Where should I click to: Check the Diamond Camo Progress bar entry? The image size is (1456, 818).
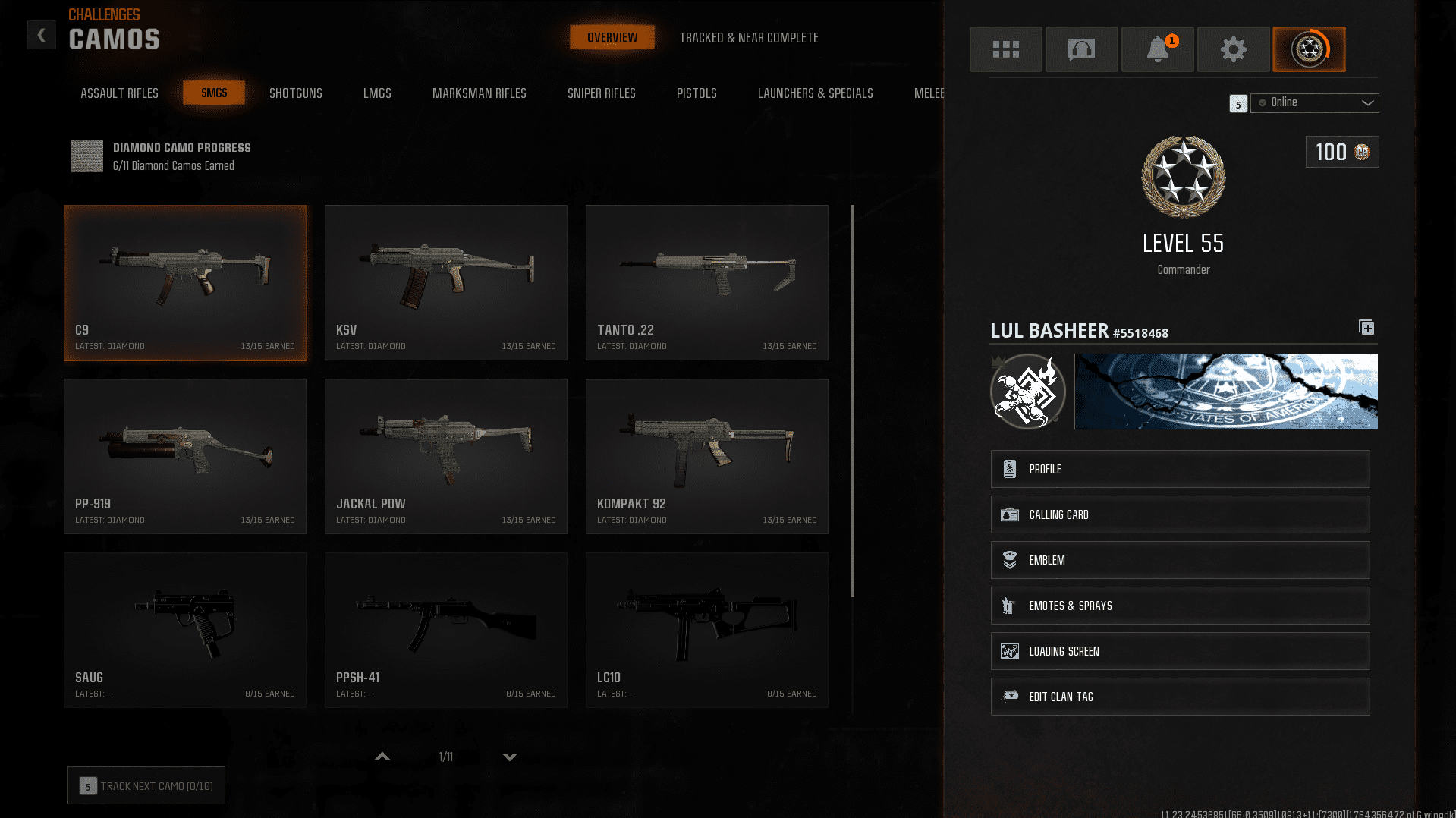tap(161, 156)
